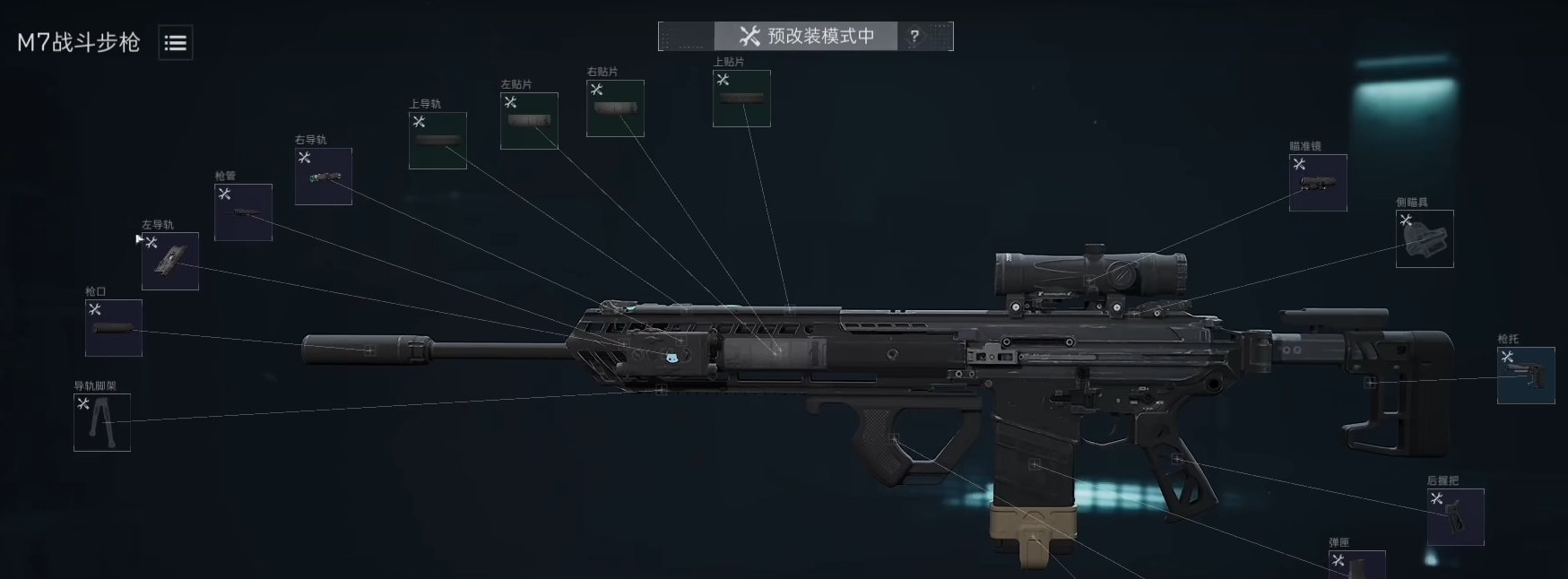The width and height of the screenshot is (1568, 579).
Task: Select the 枪口 muzzle attachment slot
Action: [114, 328]
